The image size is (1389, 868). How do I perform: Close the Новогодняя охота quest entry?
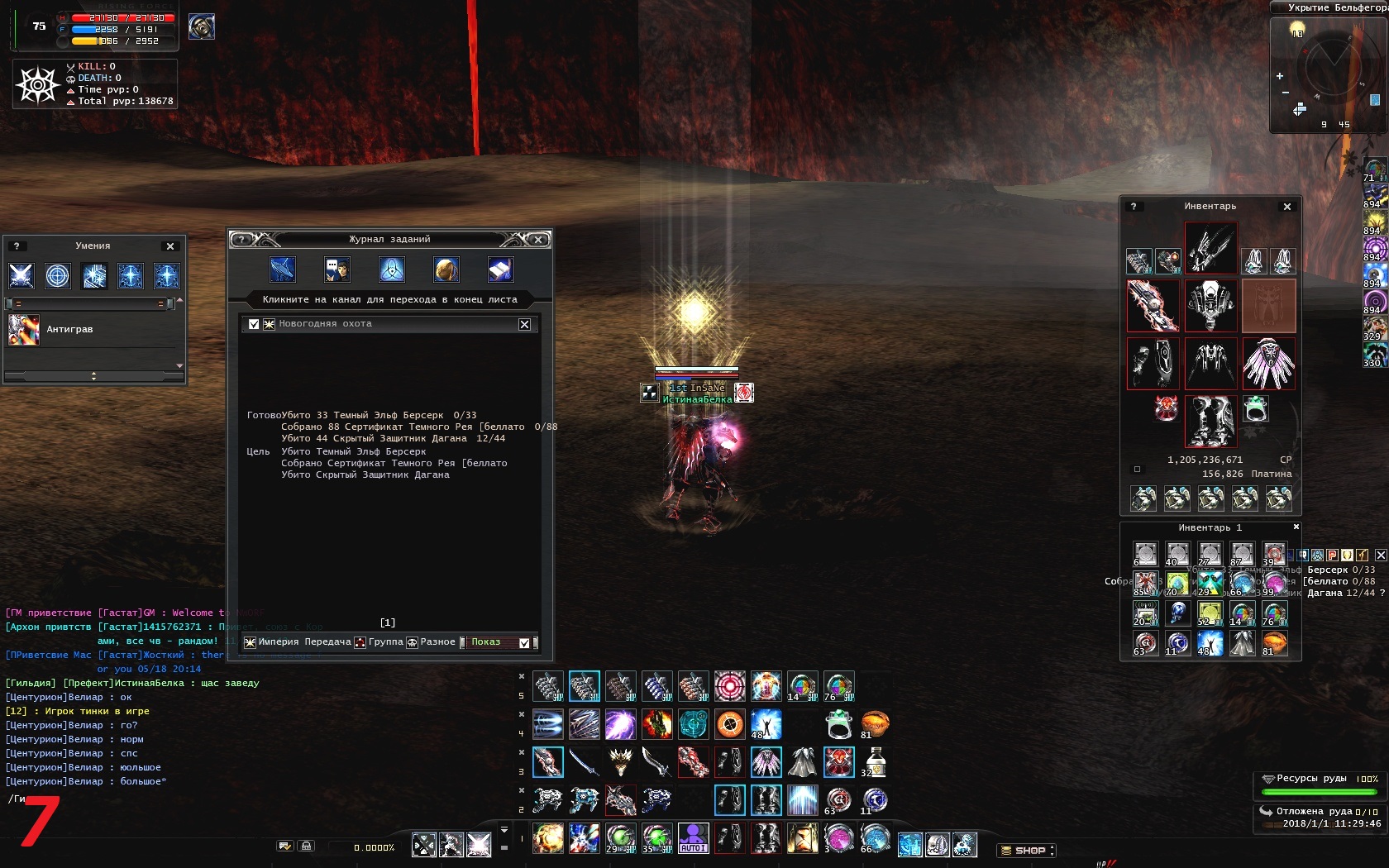pos(524,324)
